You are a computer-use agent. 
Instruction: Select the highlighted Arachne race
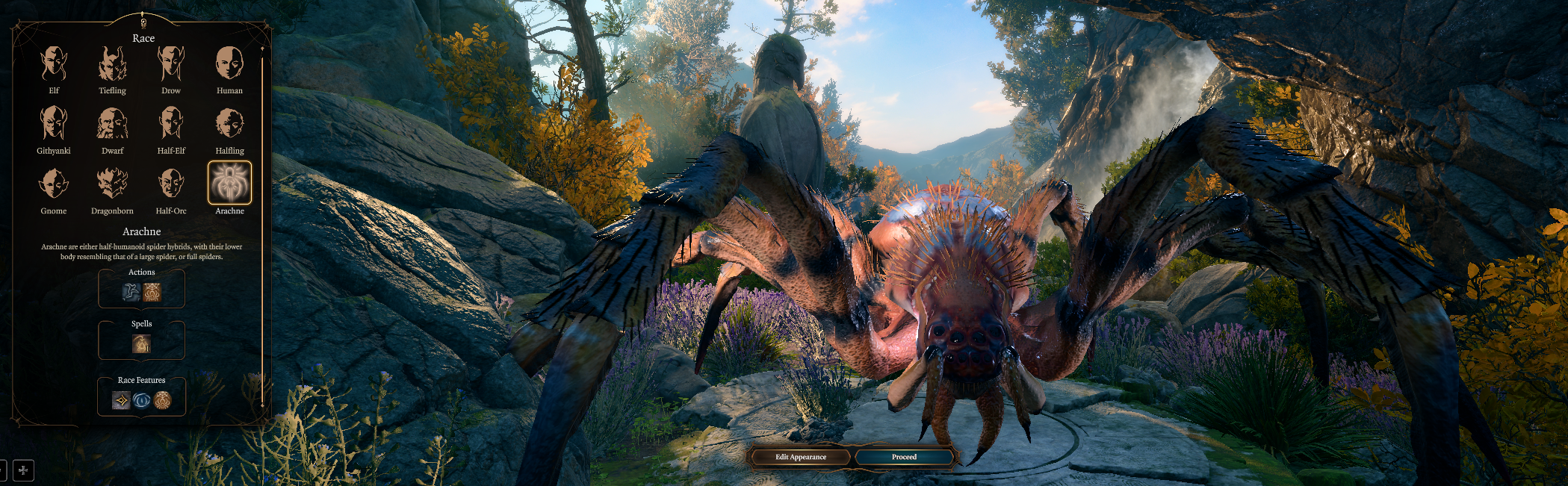click(x=229, y=184)
